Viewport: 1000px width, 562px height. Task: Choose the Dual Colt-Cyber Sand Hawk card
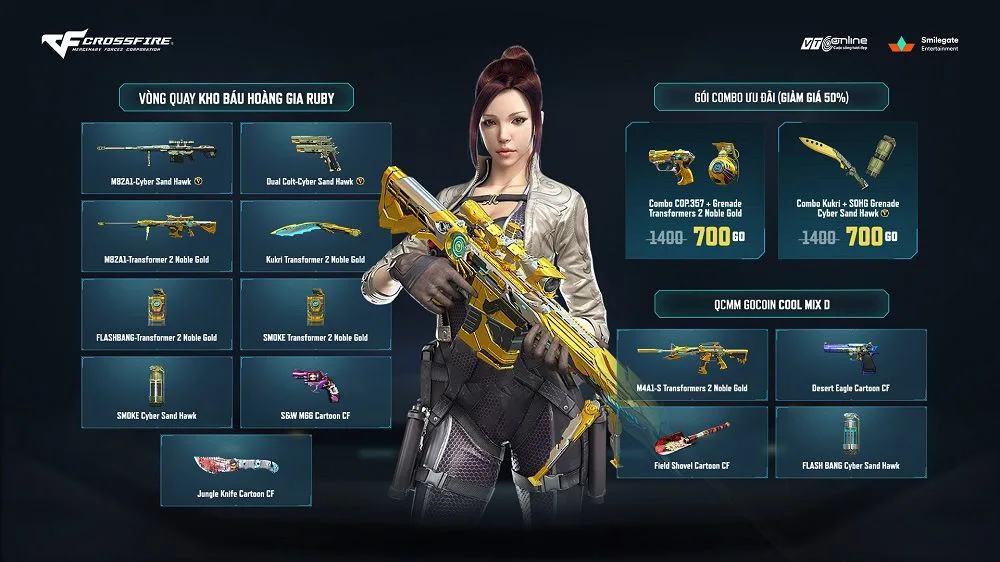pyautogui.click(x=316, y=158)
